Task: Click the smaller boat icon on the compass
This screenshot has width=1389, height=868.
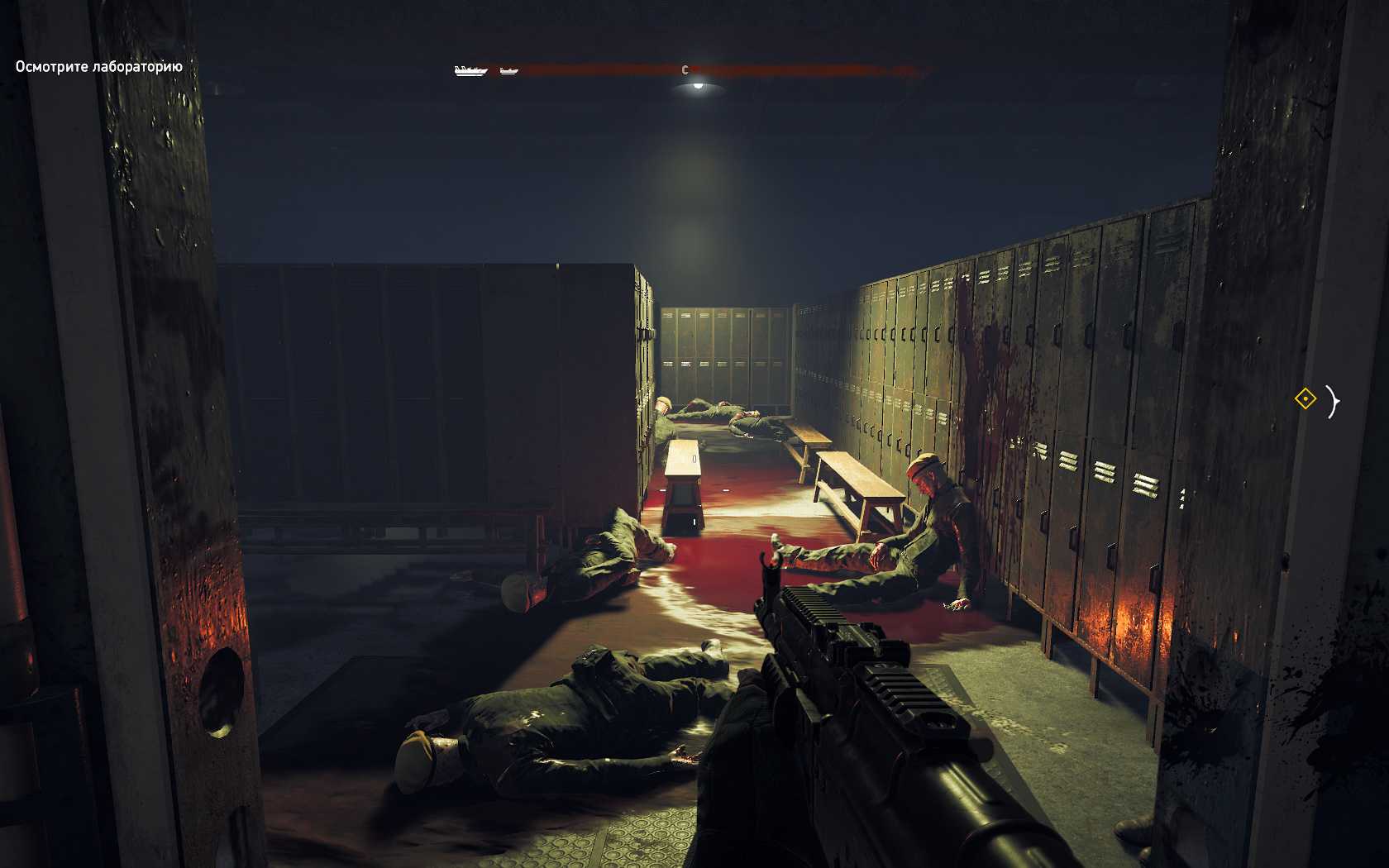Action: click(x=509, y=71)
